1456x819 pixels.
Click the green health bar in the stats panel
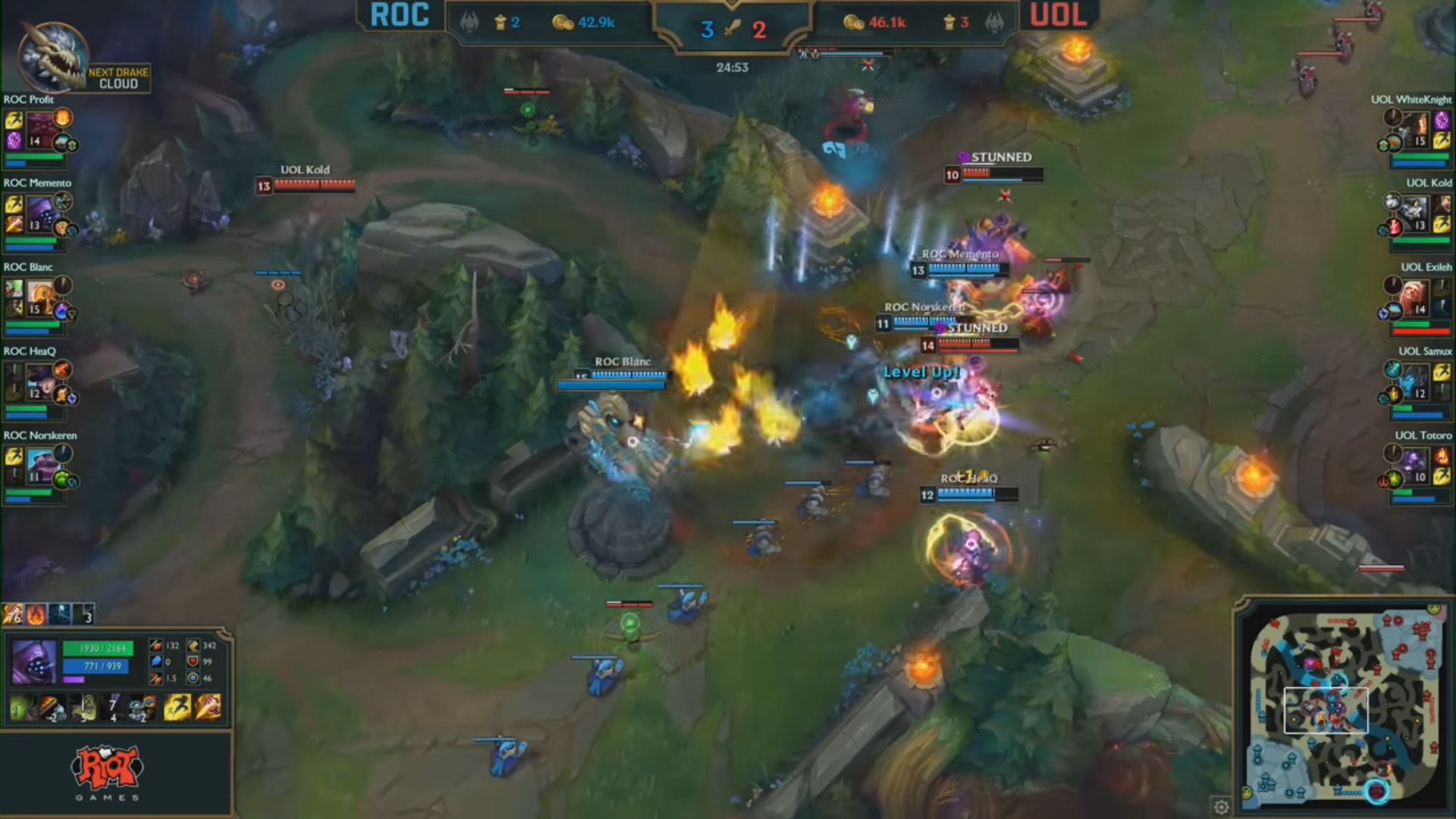(97, 648)
